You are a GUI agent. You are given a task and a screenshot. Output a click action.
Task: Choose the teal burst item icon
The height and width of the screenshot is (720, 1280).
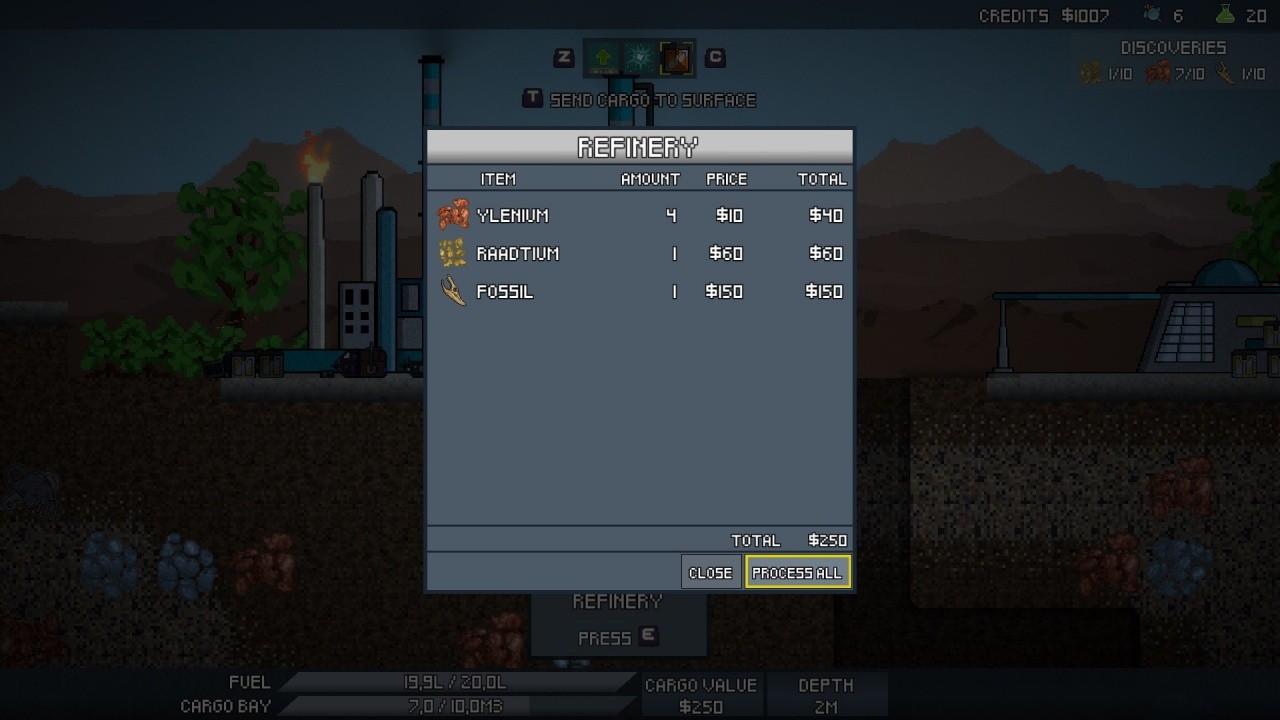639,59
